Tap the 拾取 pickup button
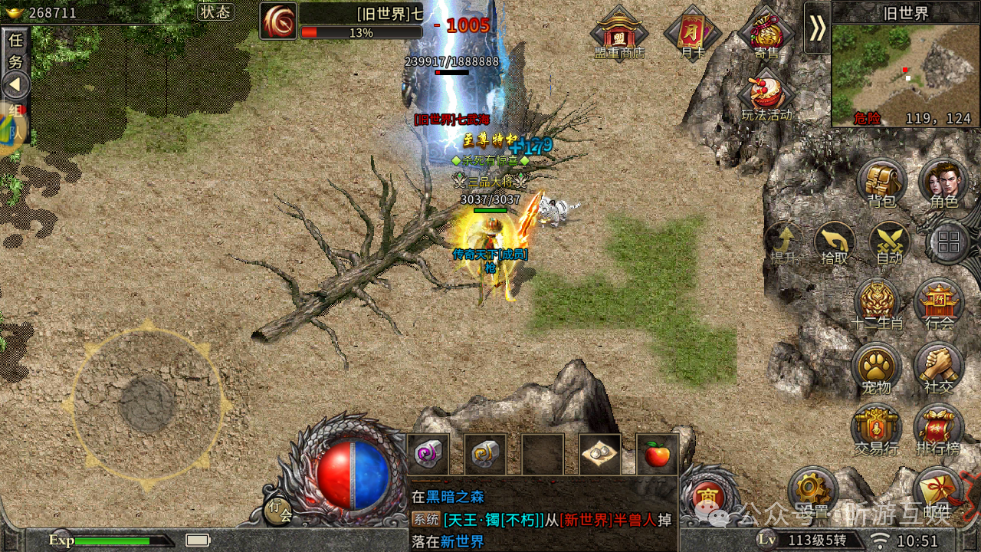981x552 pixels. [x=834, y=243]
